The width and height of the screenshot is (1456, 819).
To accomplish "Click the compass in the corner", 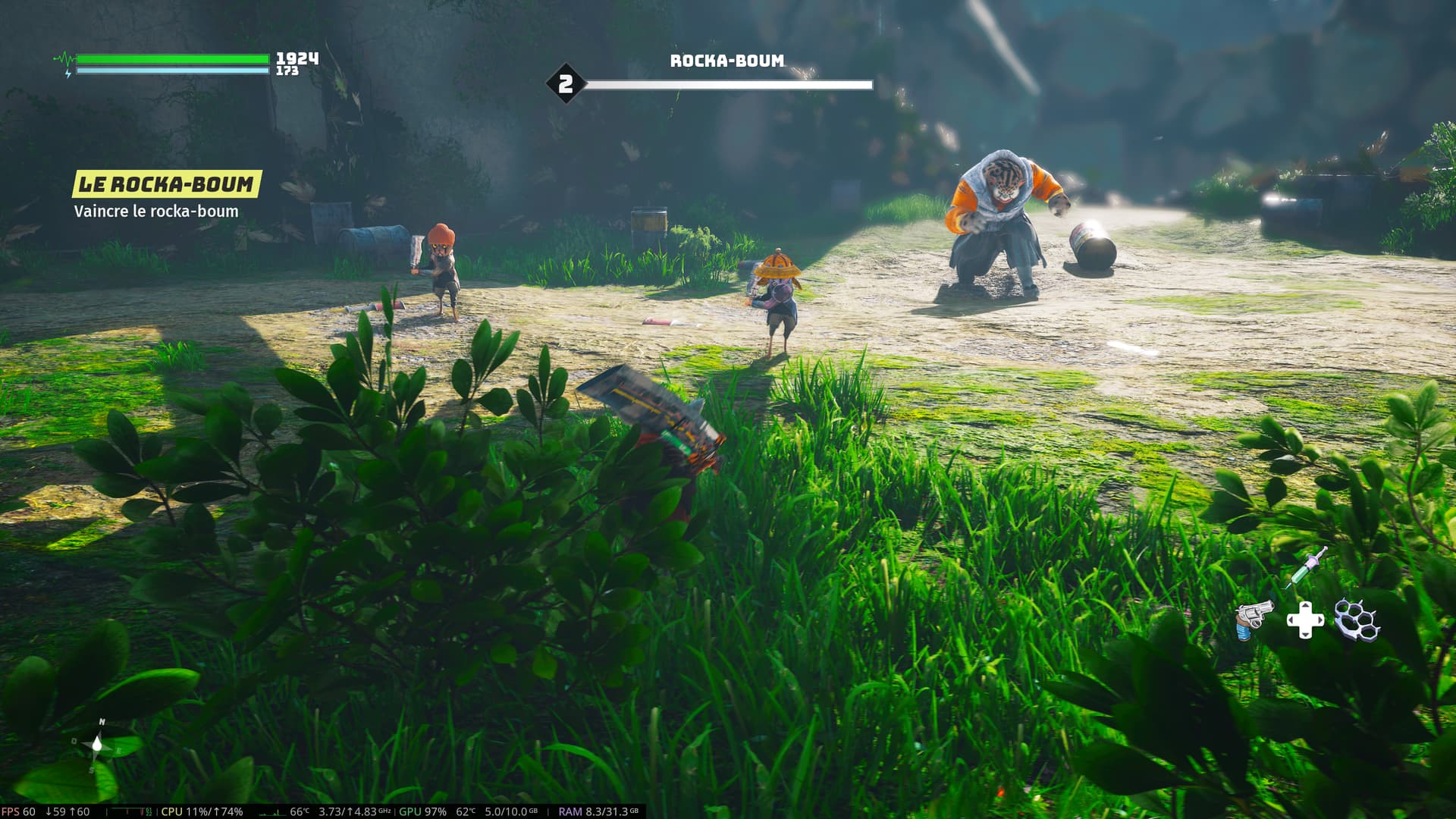I will [x=97, y=744].
